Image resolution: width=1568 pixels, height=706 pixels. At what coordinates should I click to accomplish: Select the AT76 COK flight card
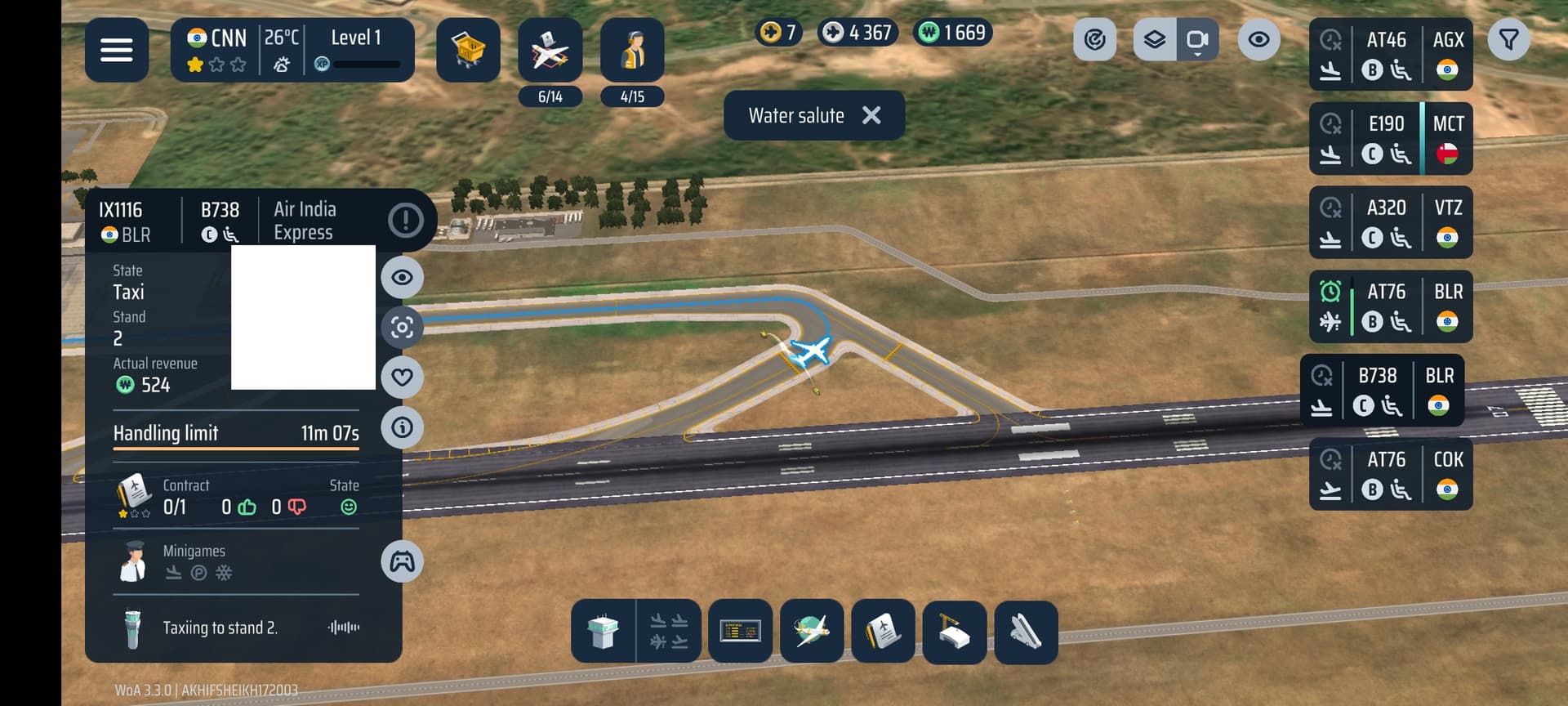point(1390,474)
